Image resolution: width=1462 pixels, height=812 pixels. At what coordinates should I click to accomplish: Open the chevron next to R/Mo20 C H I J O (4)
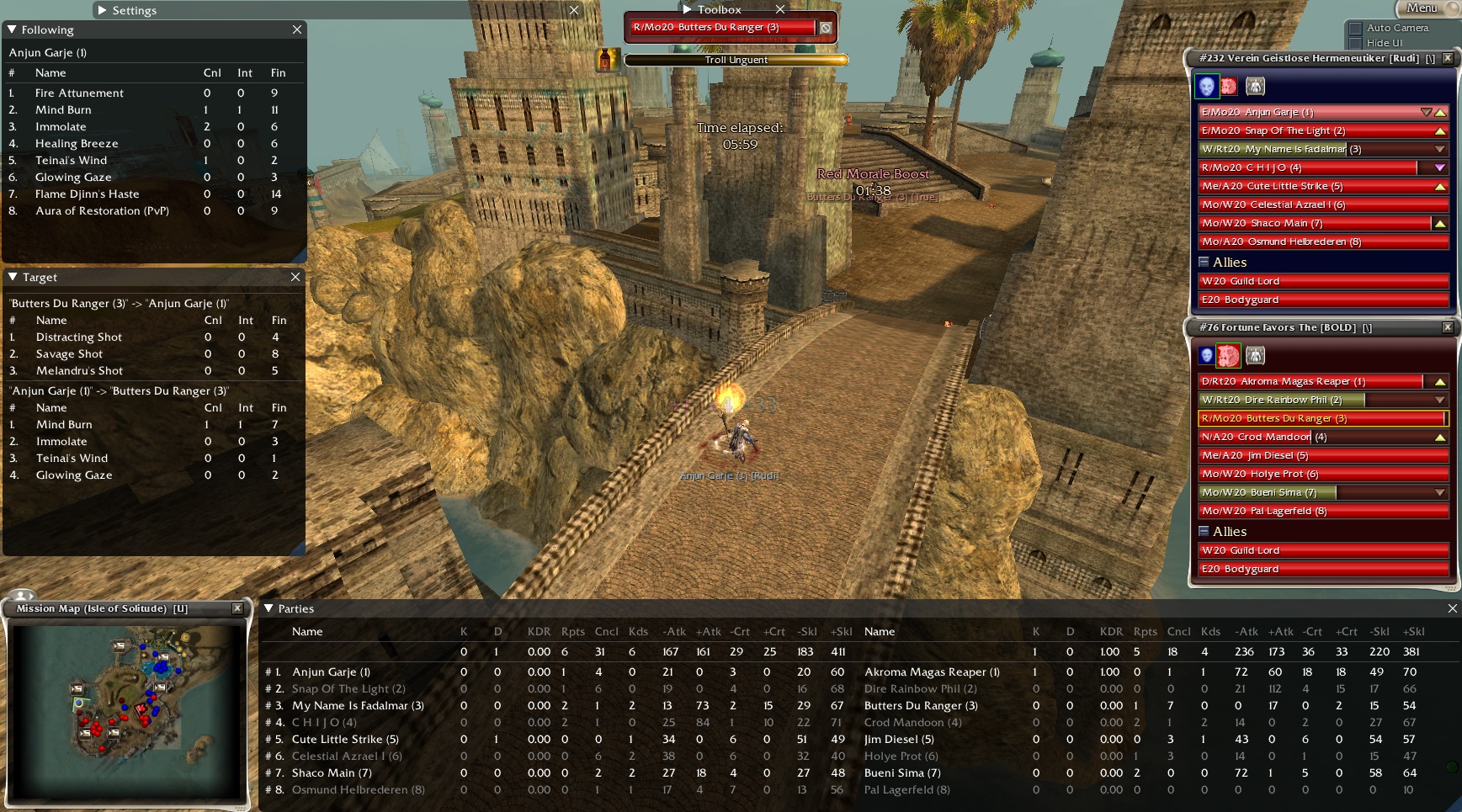tap(1439, 167)
